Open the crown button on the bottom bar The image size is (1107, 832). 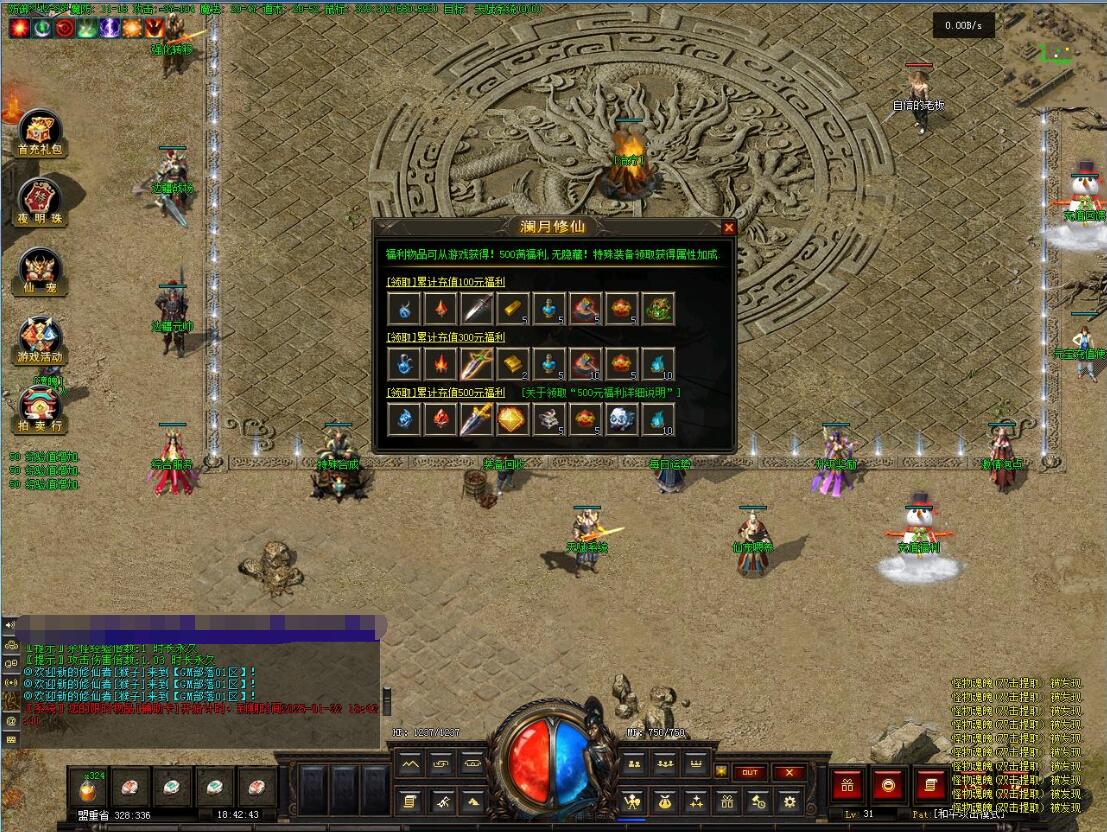(x=695, y=765)
